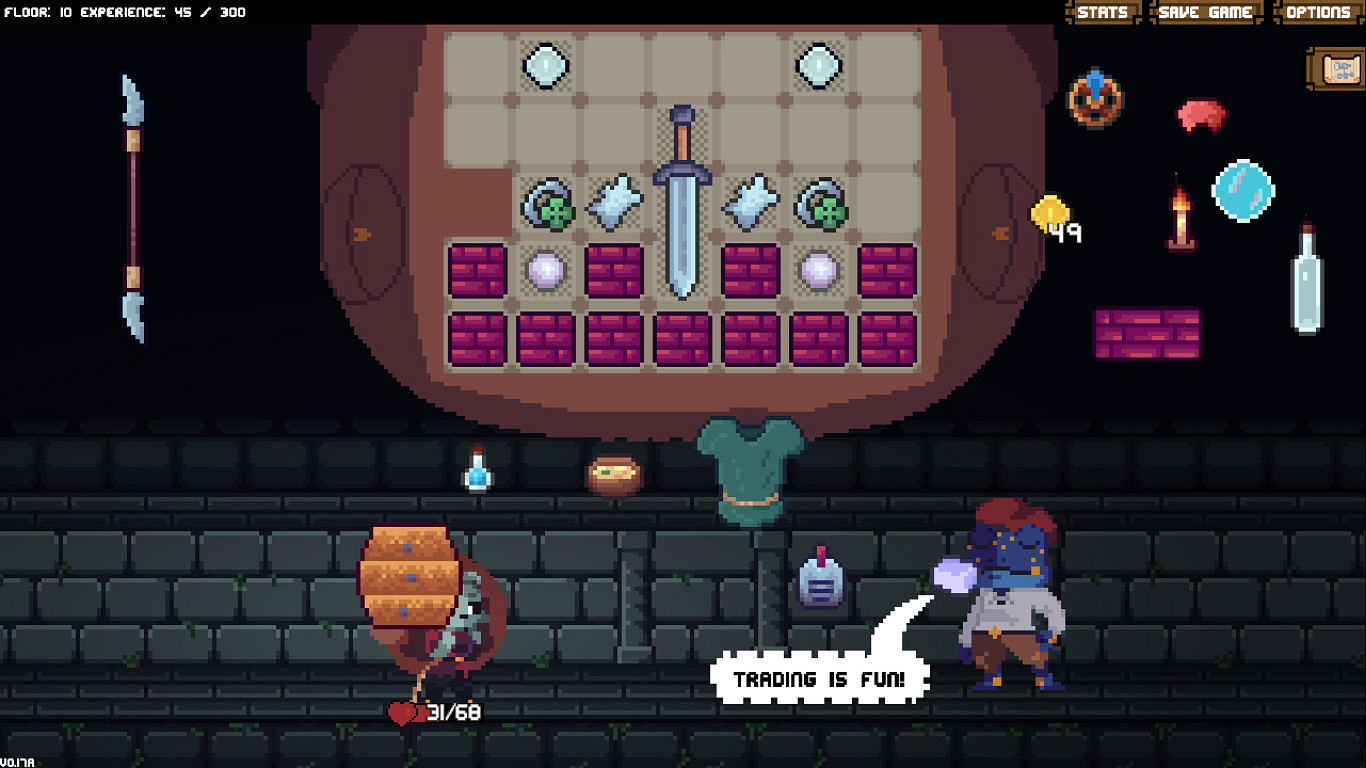Select the compass-like amulet near the coins
The width and height of the screenshot is (1366, 768).
1097,100
